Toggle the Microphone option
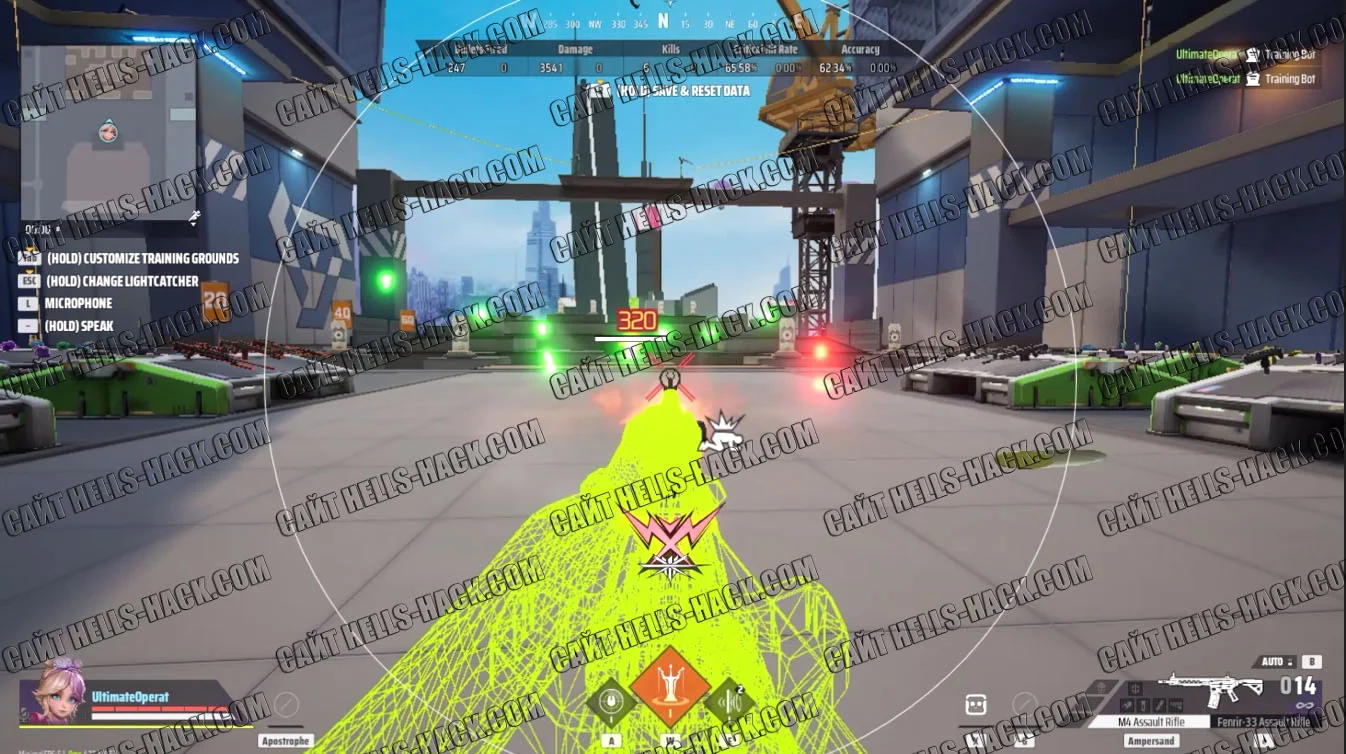This screenshot has height=754, width=1346. [x=78, y=303]
